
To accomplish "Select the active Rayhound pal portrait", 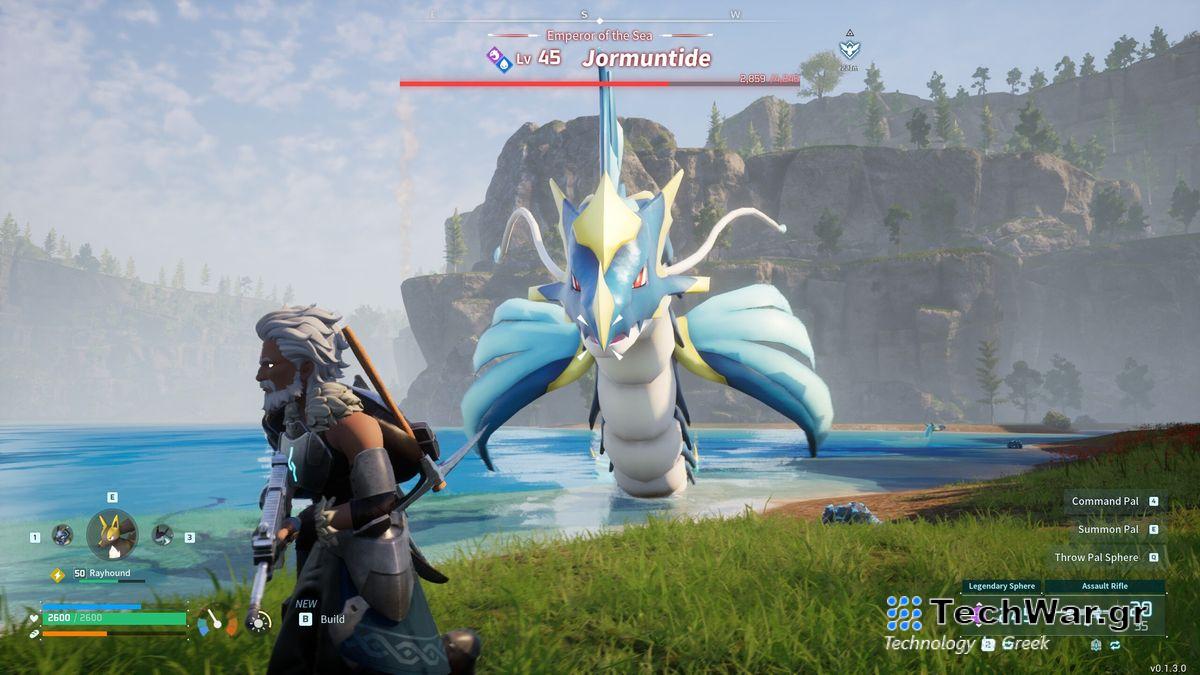I will tap(111, 535).
